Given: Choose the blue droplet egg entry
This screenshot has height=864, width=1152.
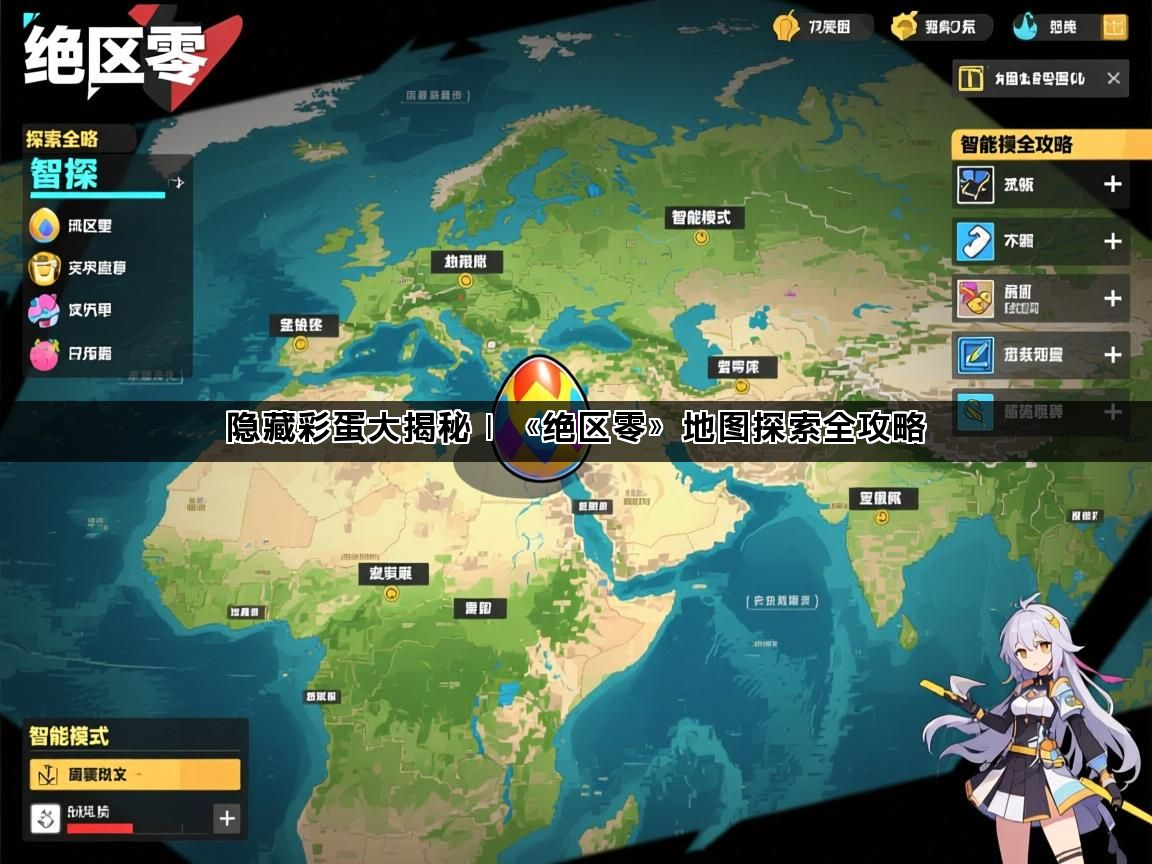Looking at the screenshot, I should pos(44,225).
